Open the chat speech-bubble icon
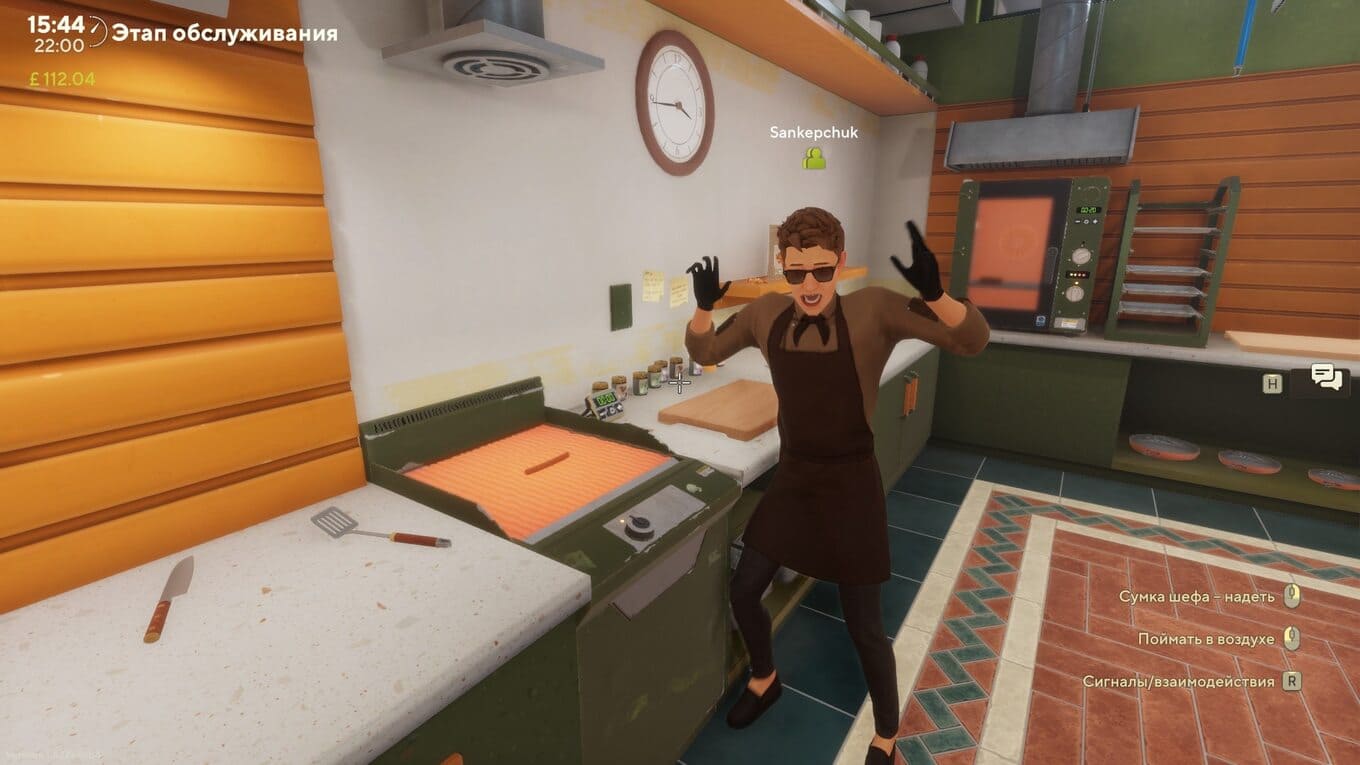 point(1326,379)
